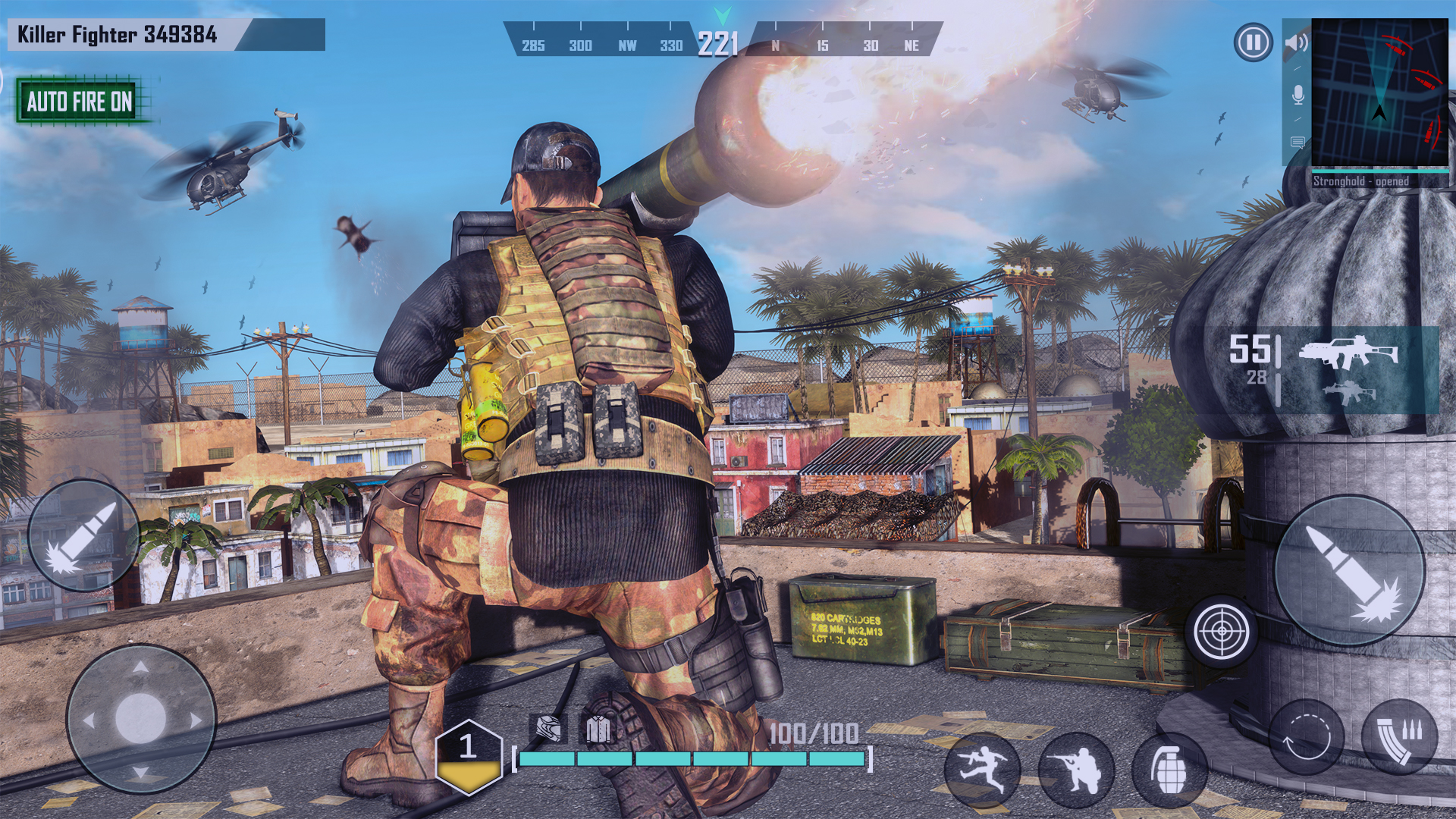Tap the sprinting soldier icon
The height and width of the screenshot is (819, 1456).
click(983, 767)
